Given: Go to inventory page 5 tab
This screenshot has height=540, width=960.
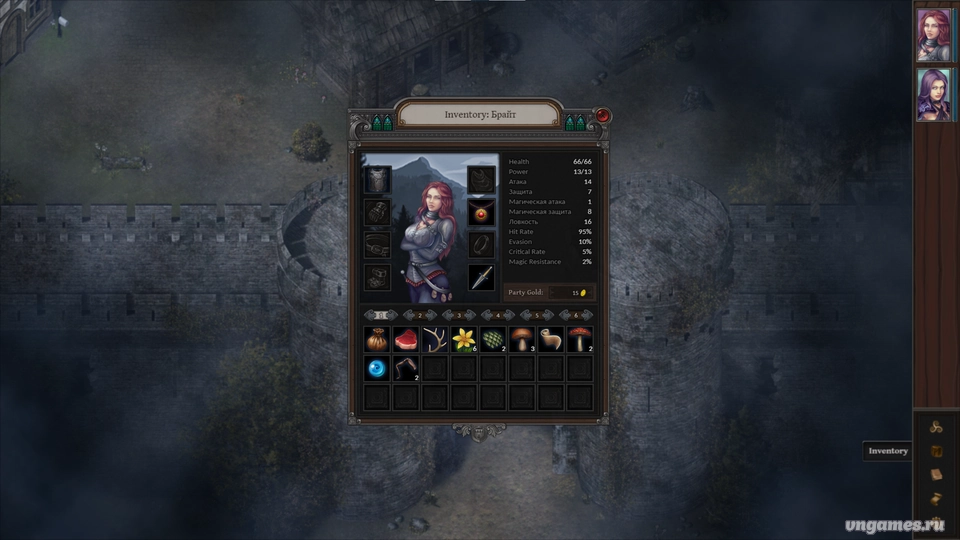Looking at the screenshot, I should tap(536, 315).
